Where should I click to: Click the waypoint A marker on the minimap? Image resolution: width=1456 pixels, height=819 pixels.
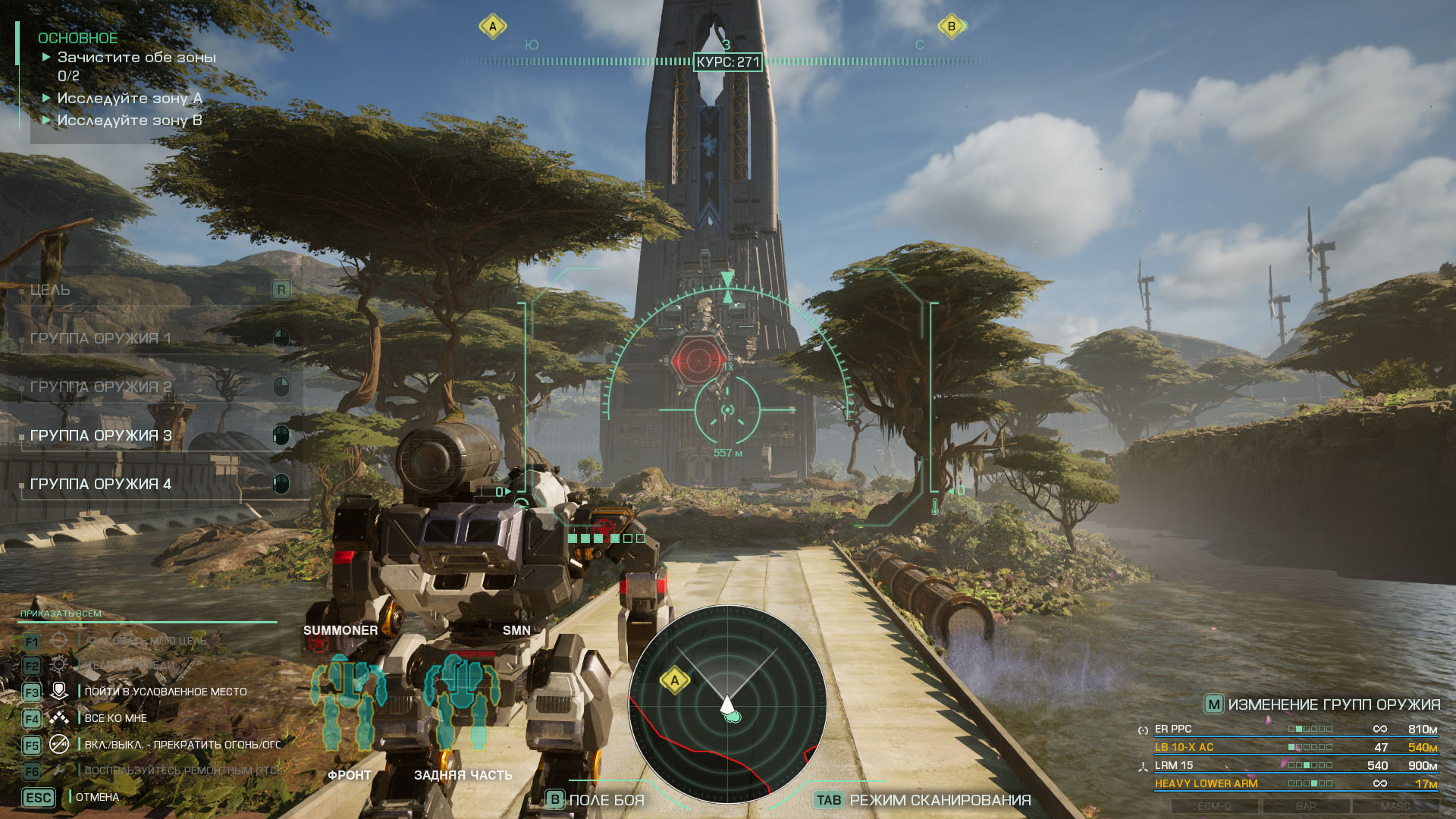tap(675, 680)
